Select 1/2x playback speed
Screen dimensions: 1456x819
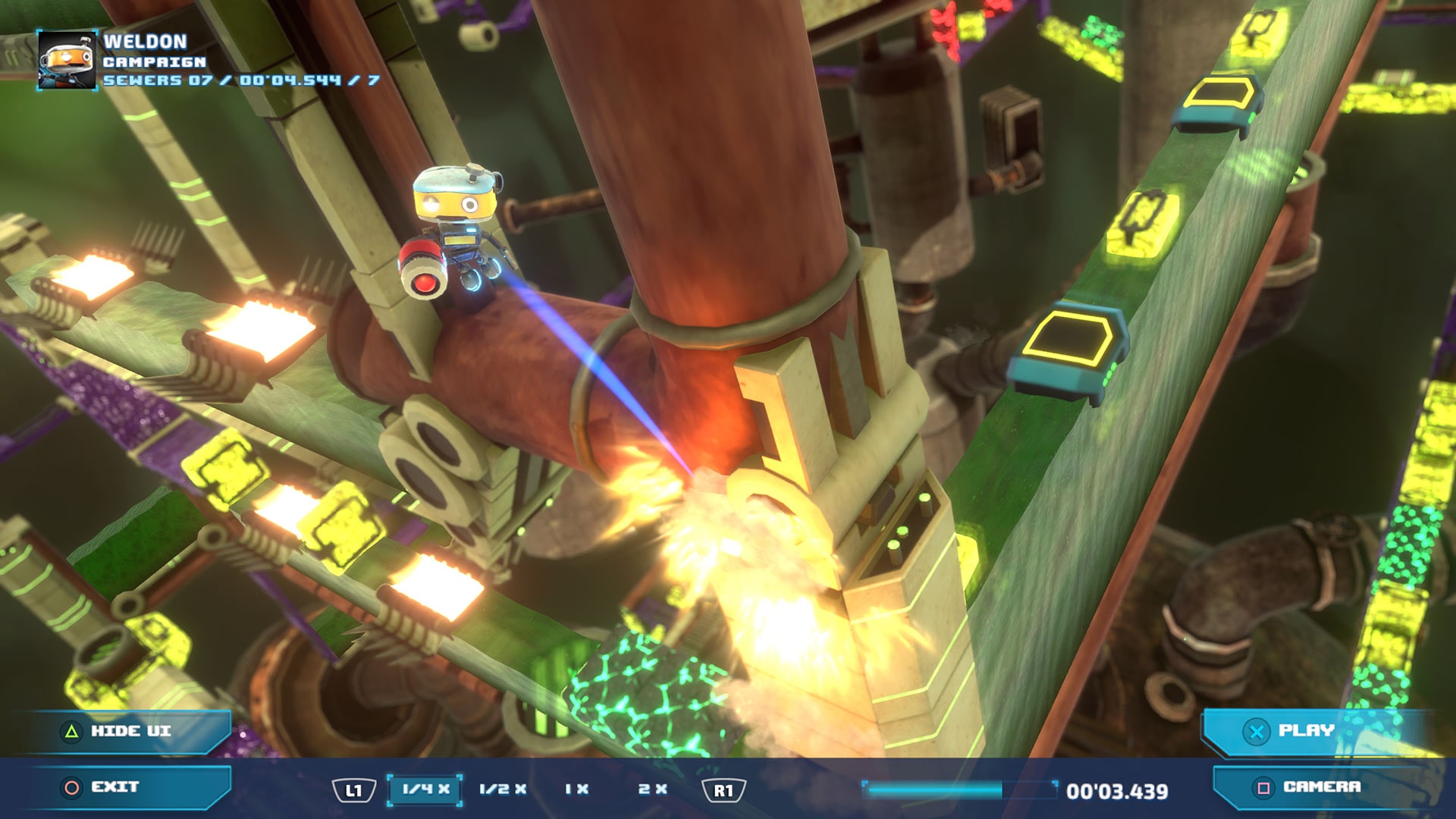tap(501, 789)
